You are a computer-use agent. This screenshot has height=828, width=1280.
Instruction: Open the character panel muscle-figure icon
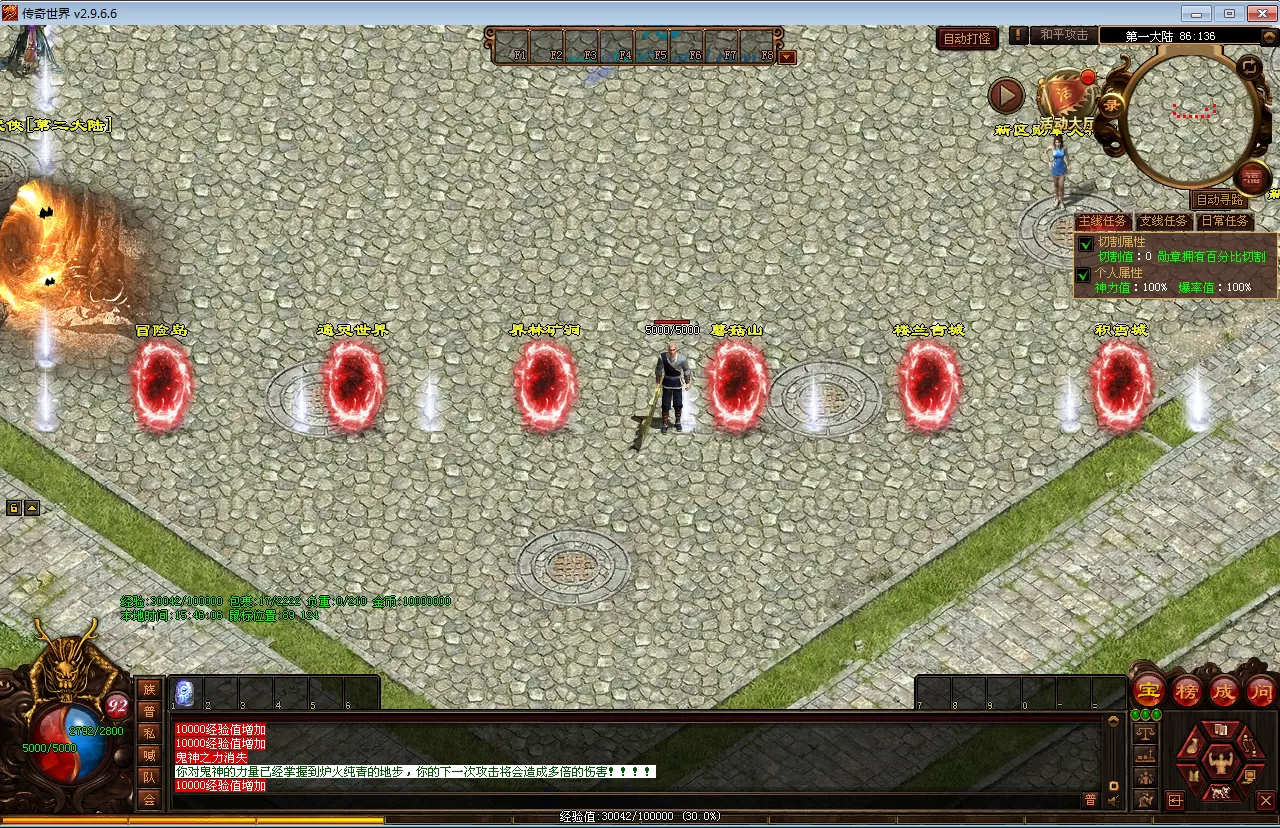click(1219, 764)
